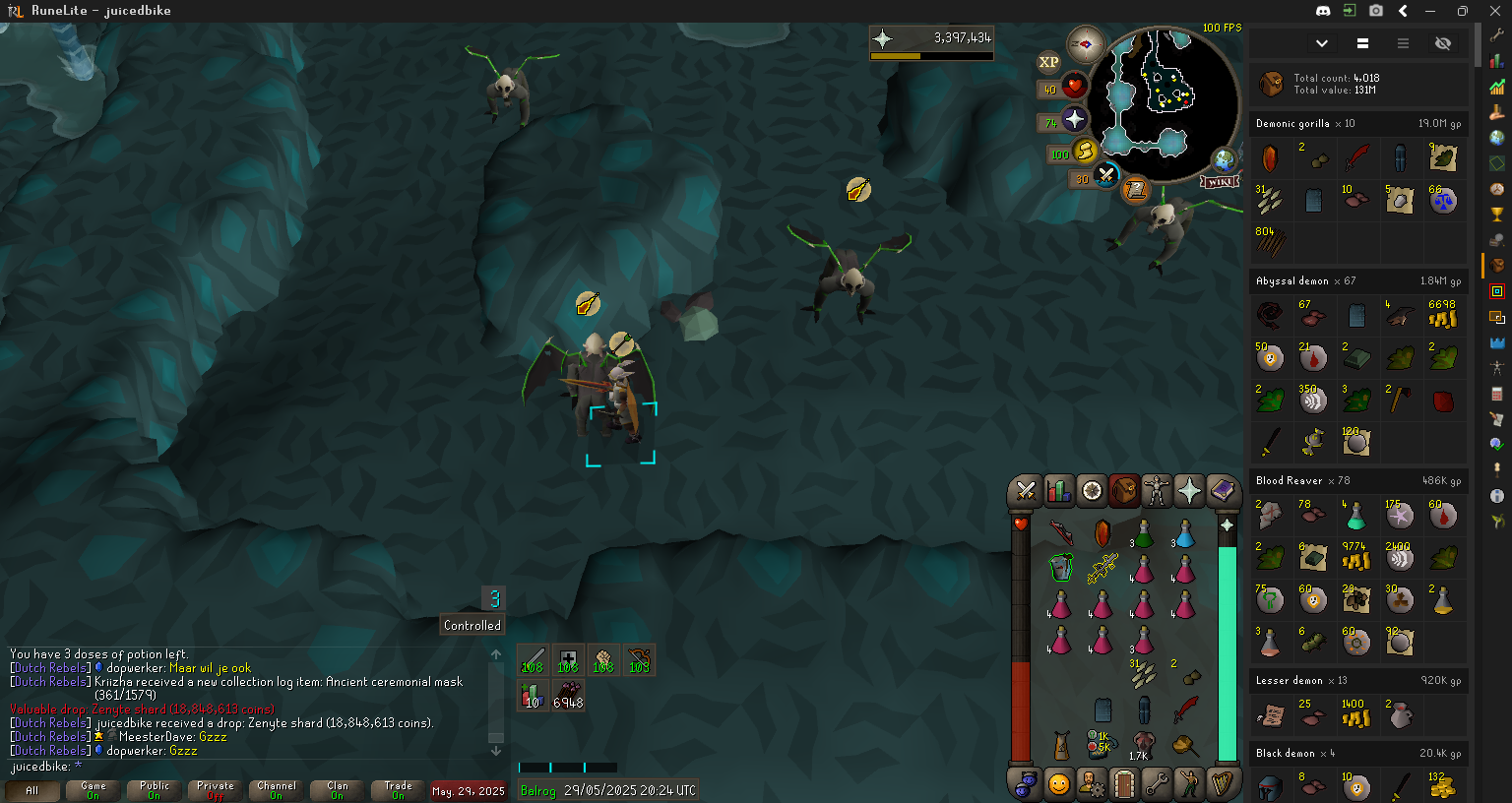
Task: Open the Clan chat filter
Action: click(x=337, y=790)
